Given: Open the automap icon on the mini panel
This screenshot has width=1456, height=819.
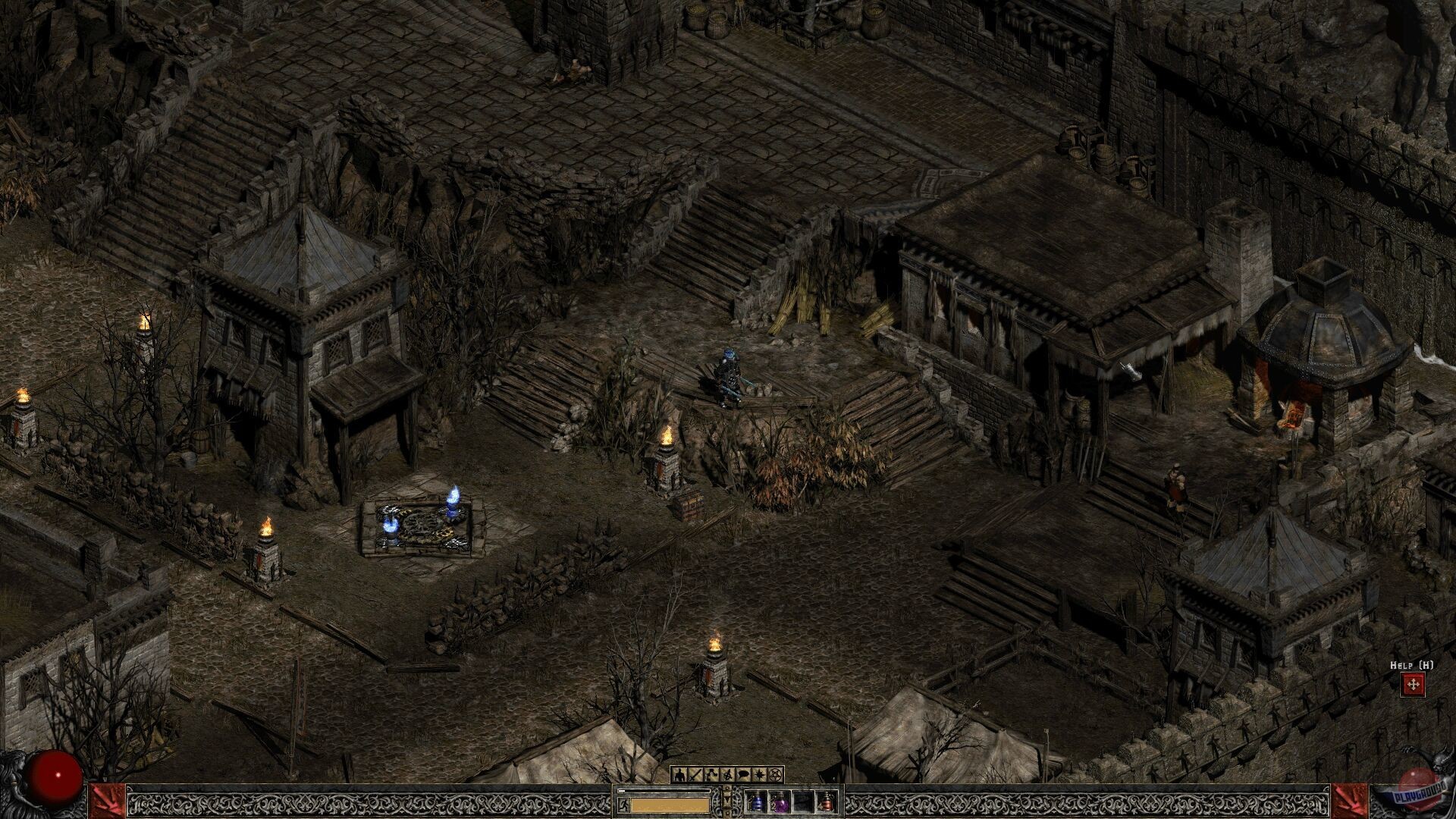Looking at the screenshot, I should [x=711, y=774].
